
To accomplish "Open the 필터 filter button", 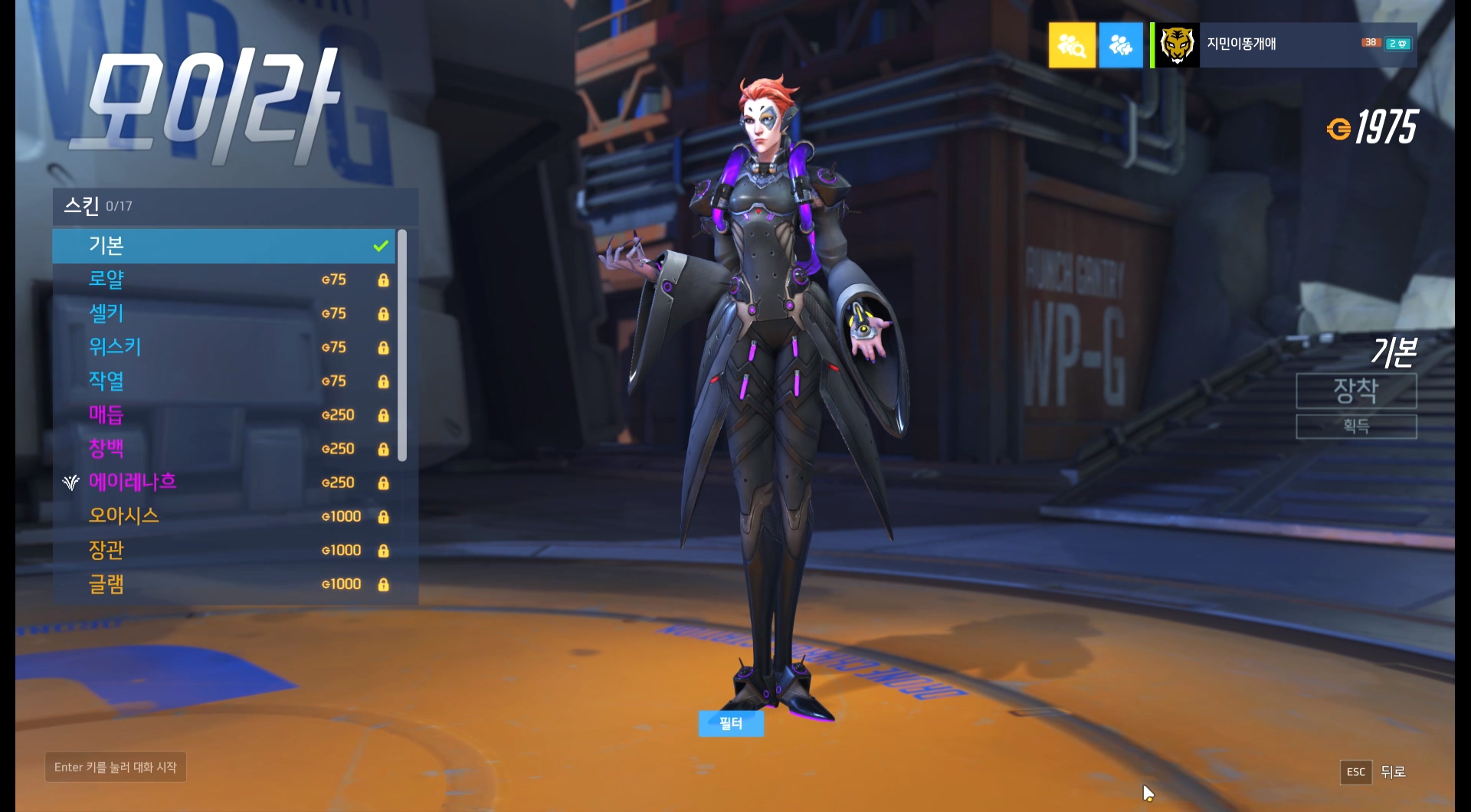I will [x=730, y=723].
